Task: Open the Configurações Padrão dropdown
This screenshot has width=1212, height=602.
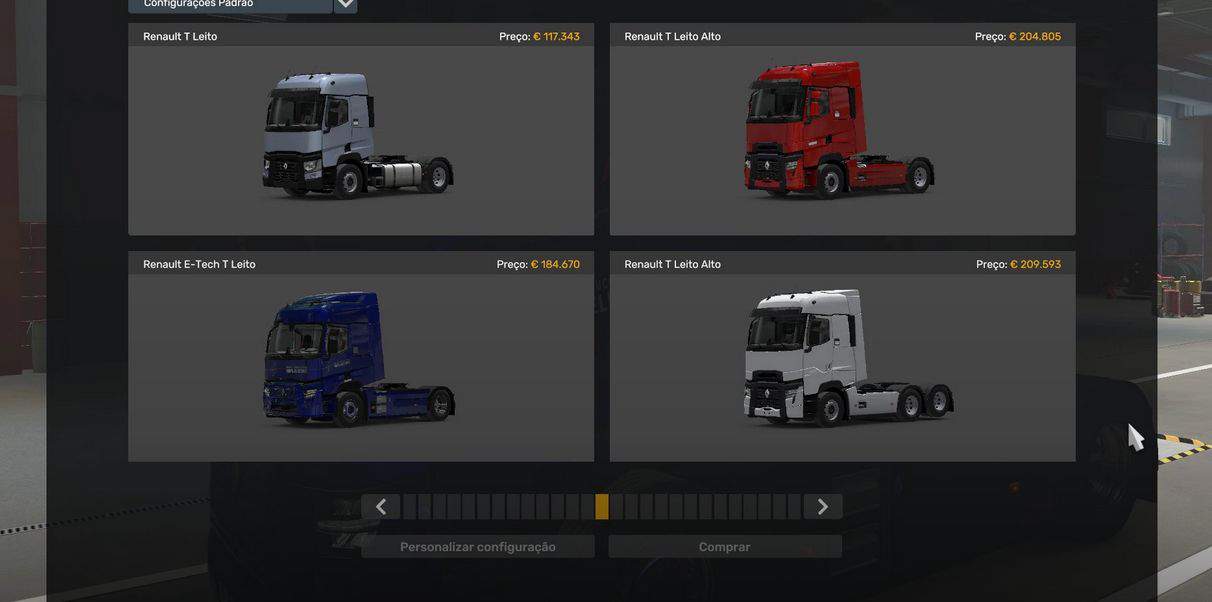Action: (x=345, y=4)
